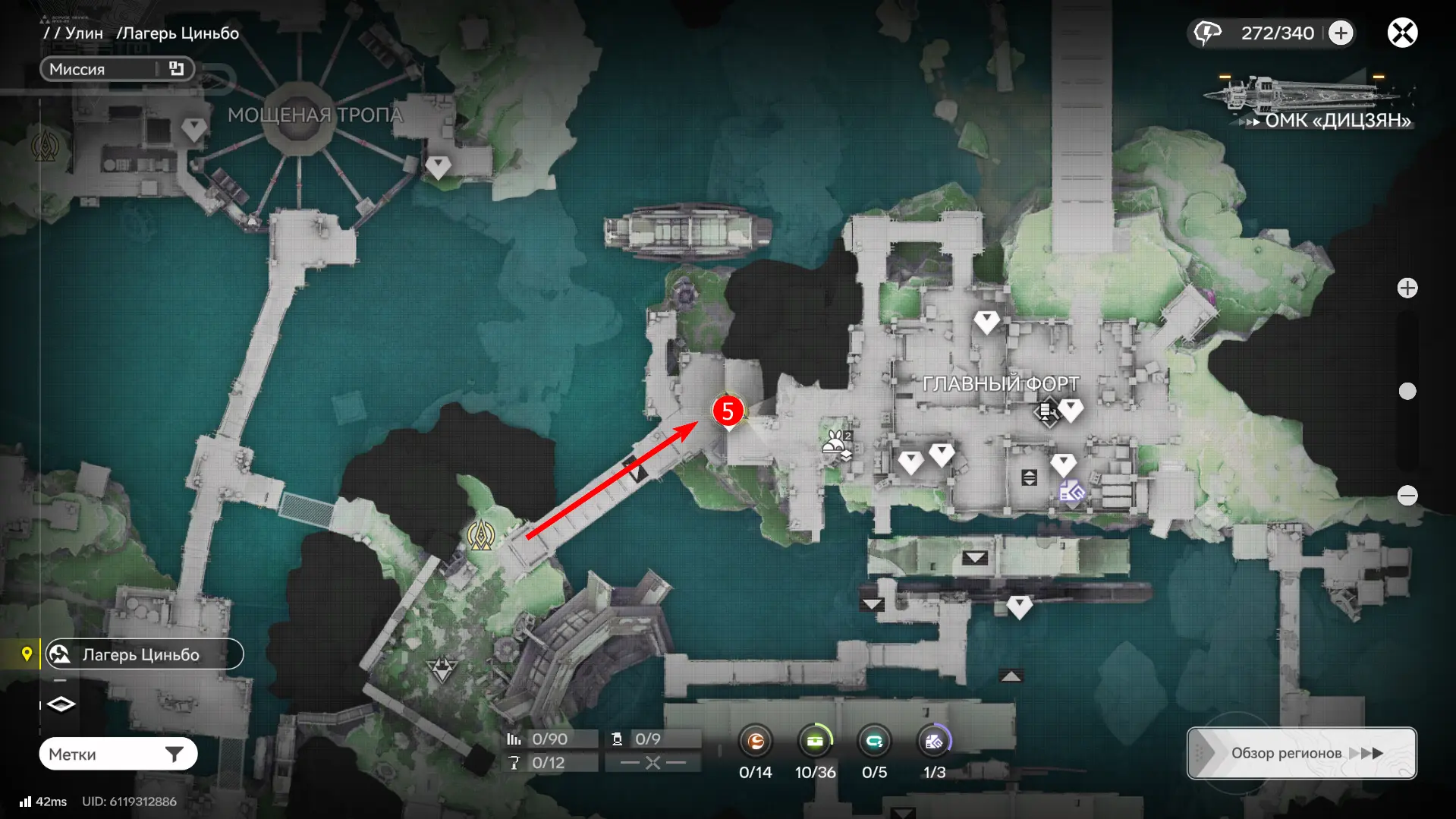Screen dimensions: 1456x819
Task: Add stamina with the plus button
Action: coord(1341,33)
